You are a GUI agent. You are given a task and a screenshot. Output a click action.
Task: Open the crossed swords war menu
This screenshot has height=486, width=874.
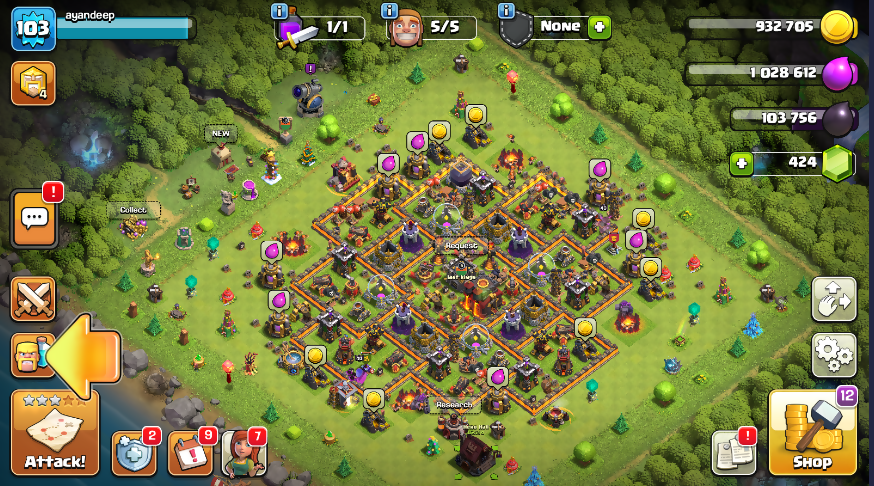click(33, 299)
